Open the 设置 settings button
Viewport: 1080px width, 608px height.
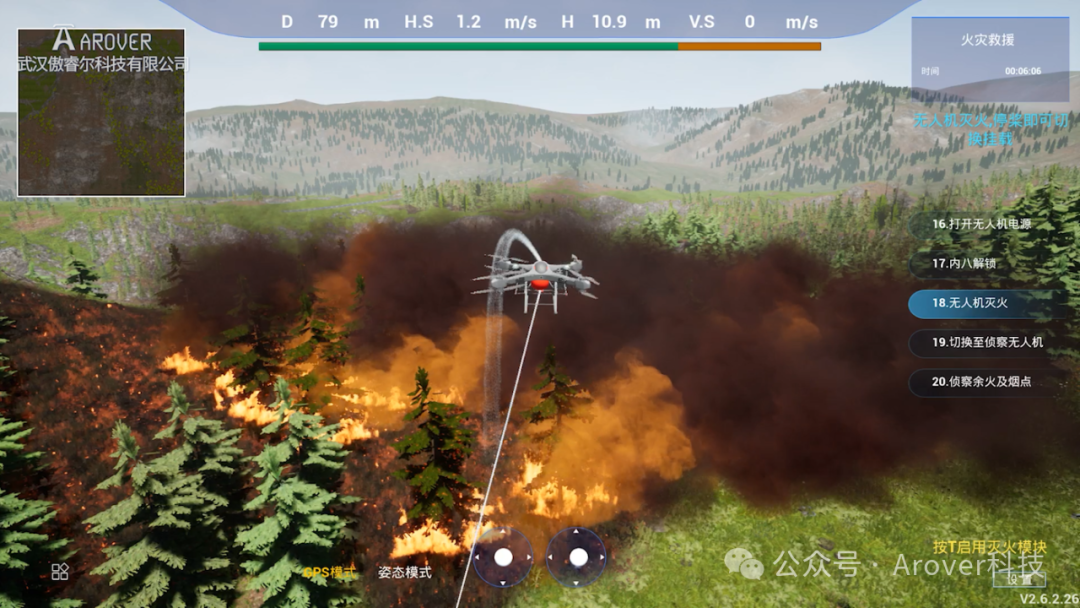point(1020,578)
